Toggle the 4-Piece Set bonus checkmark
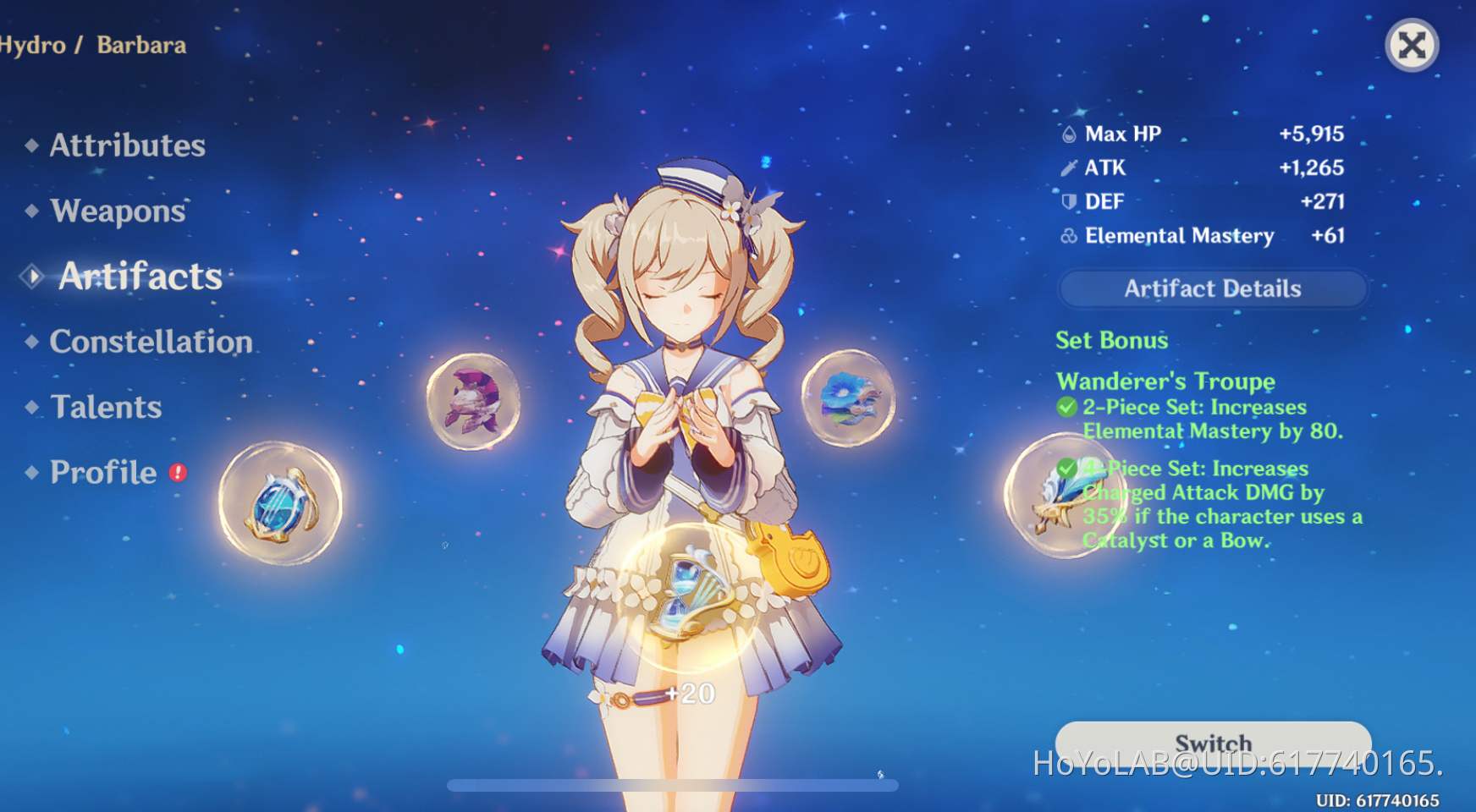 [1066, 468]
